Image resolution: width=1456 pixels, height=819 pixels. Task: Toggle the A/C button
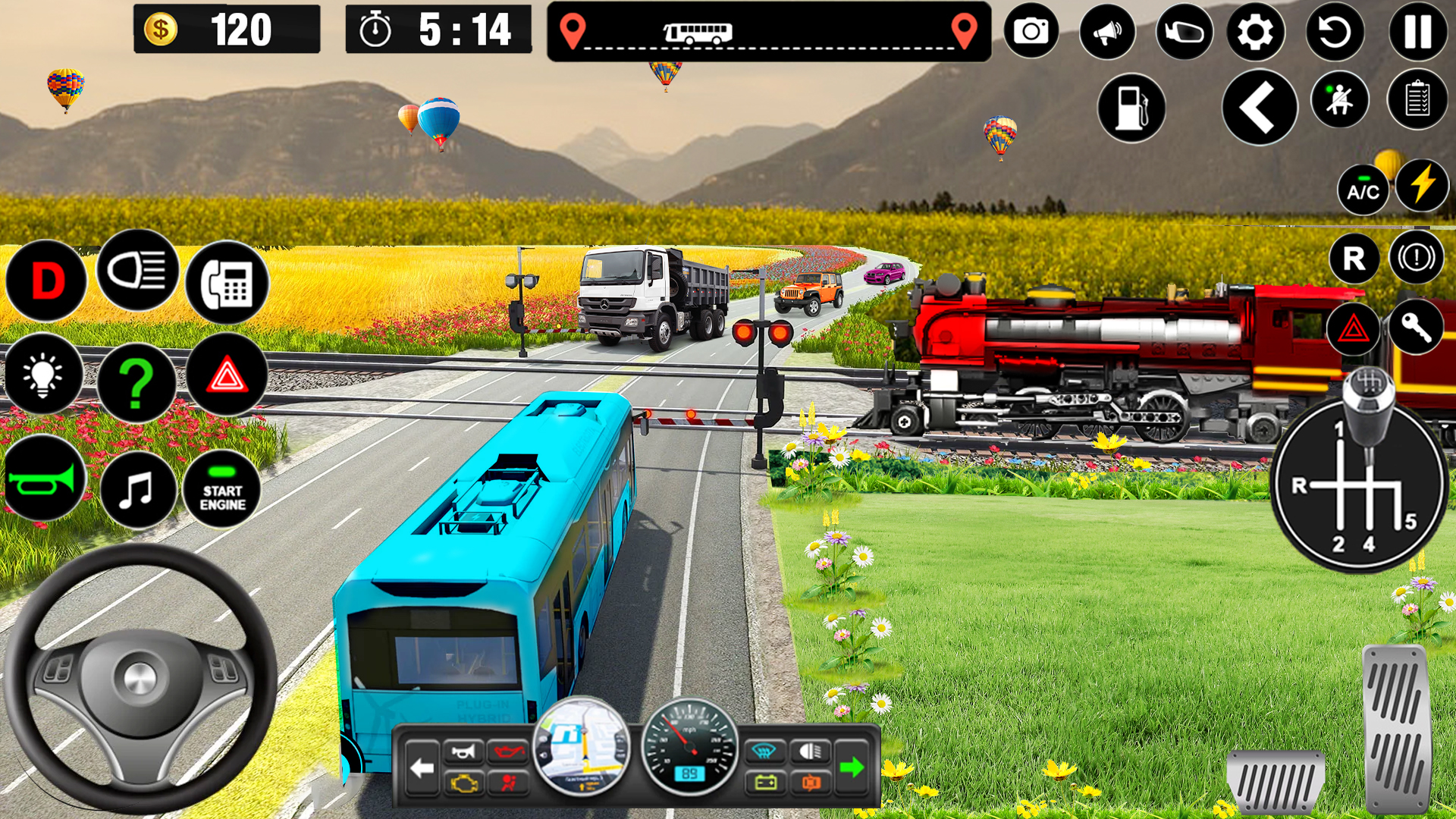coord(1363,191)
